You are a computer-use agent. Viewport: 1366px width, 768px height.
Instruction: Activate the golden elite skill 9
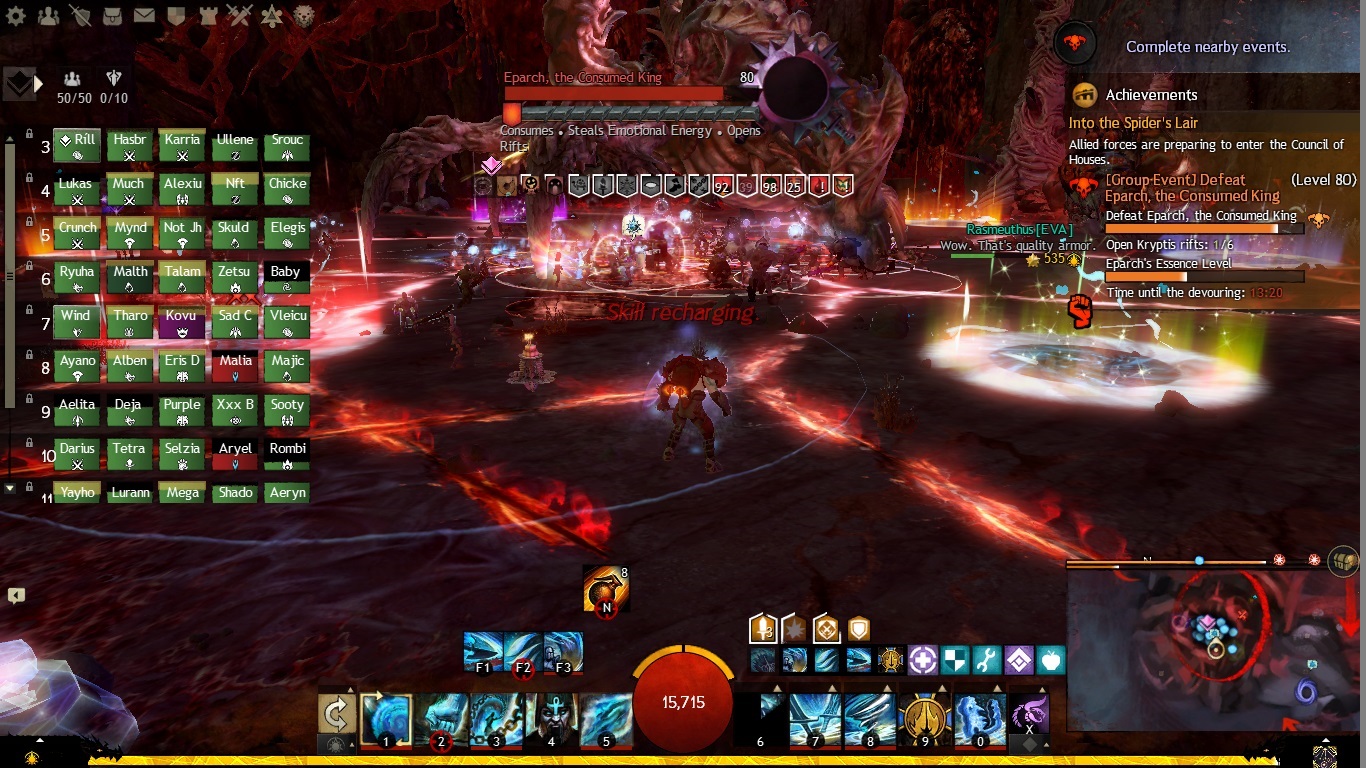(x=925, y=719)
